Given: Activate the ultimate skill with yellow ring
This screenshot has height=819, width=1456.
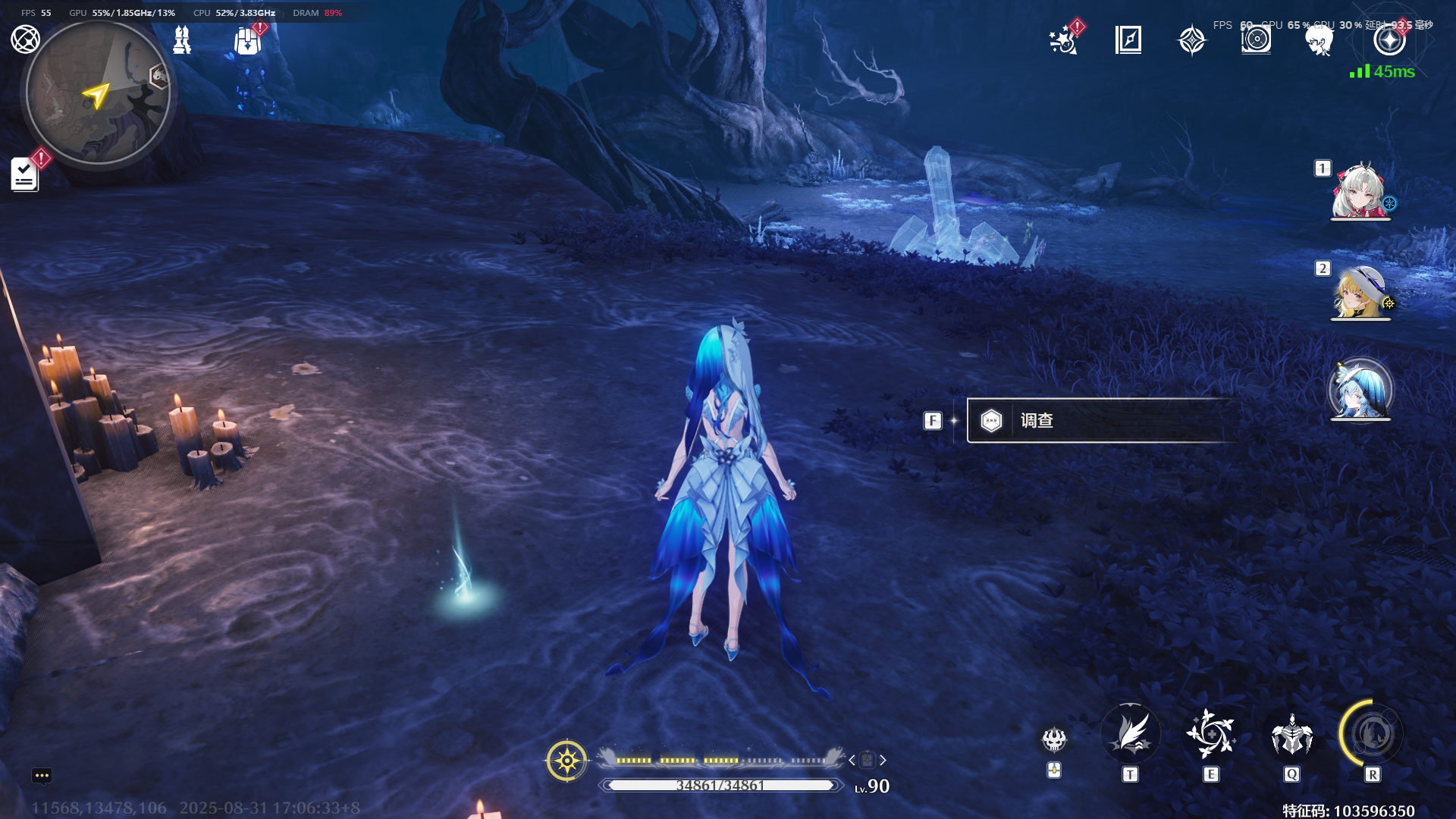Looking at the screenshot, I should tap(1372, 734).
